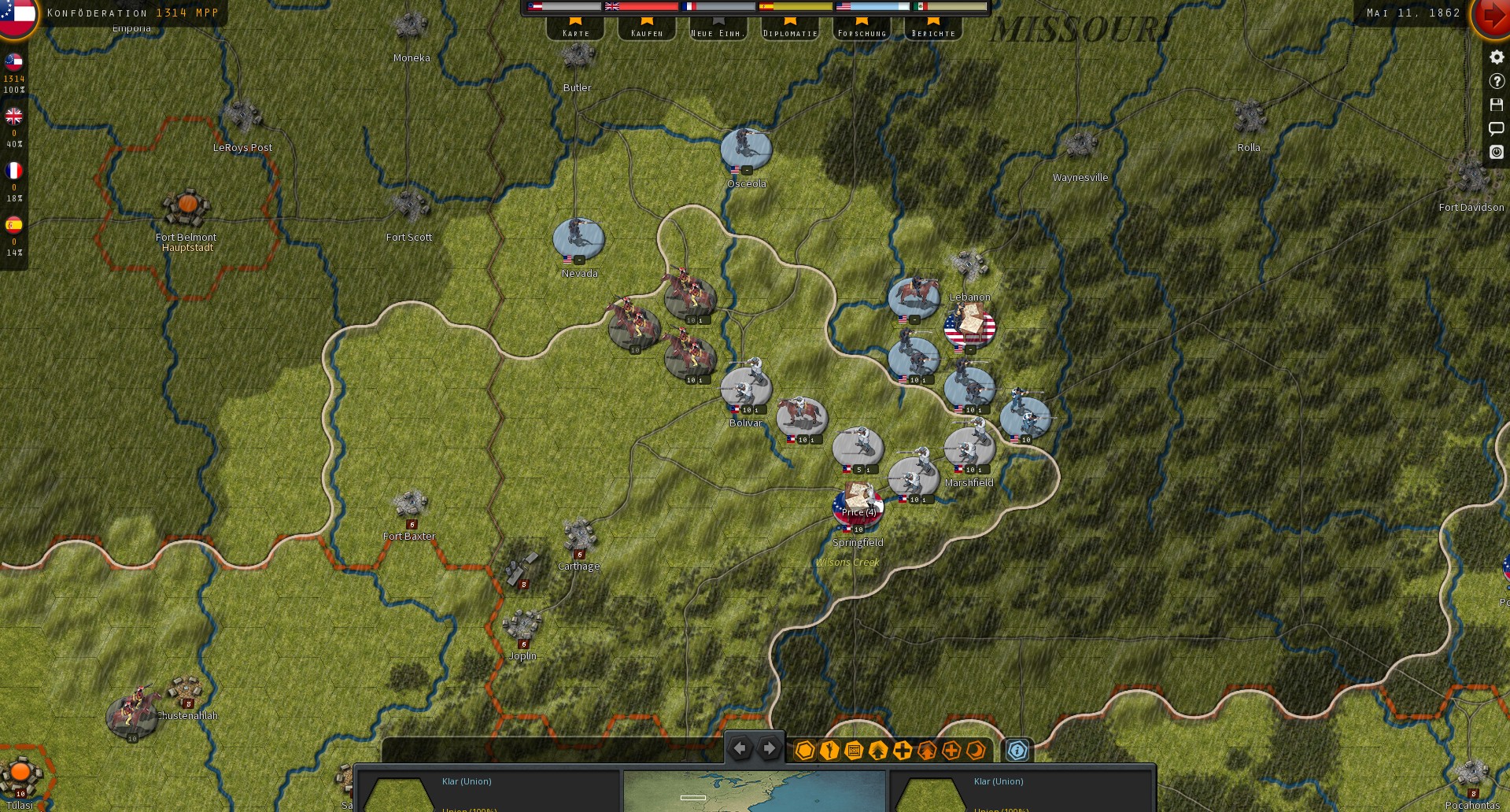Open the Diplomatie menu
Image resolution: width=1510 pixels, height=812 pixels.
[x=792, y=31]
